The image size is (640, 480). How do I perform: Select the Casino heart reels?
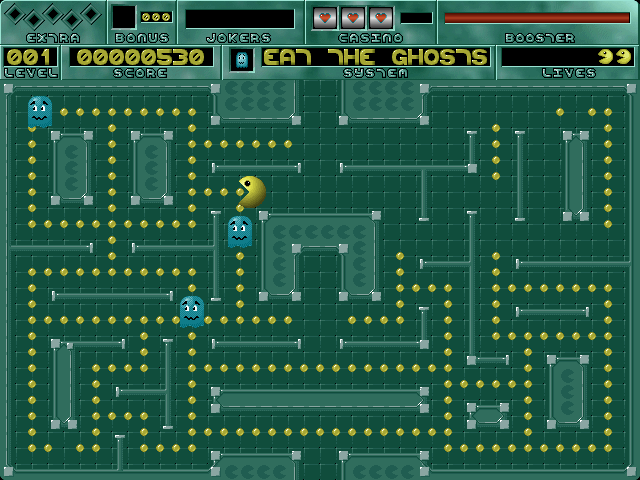(x=353, y=18)
